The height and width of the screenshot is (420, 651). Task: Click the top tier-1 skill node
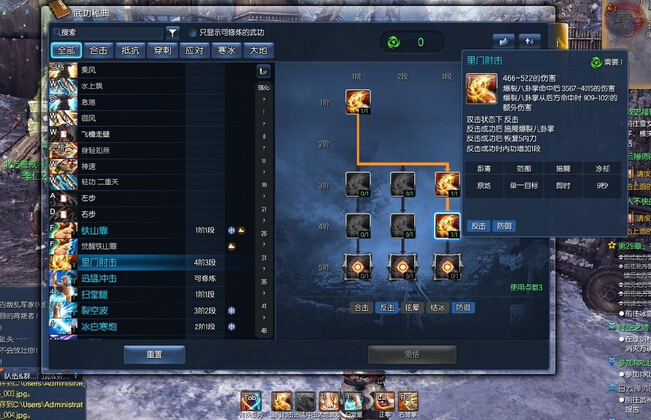358,101
